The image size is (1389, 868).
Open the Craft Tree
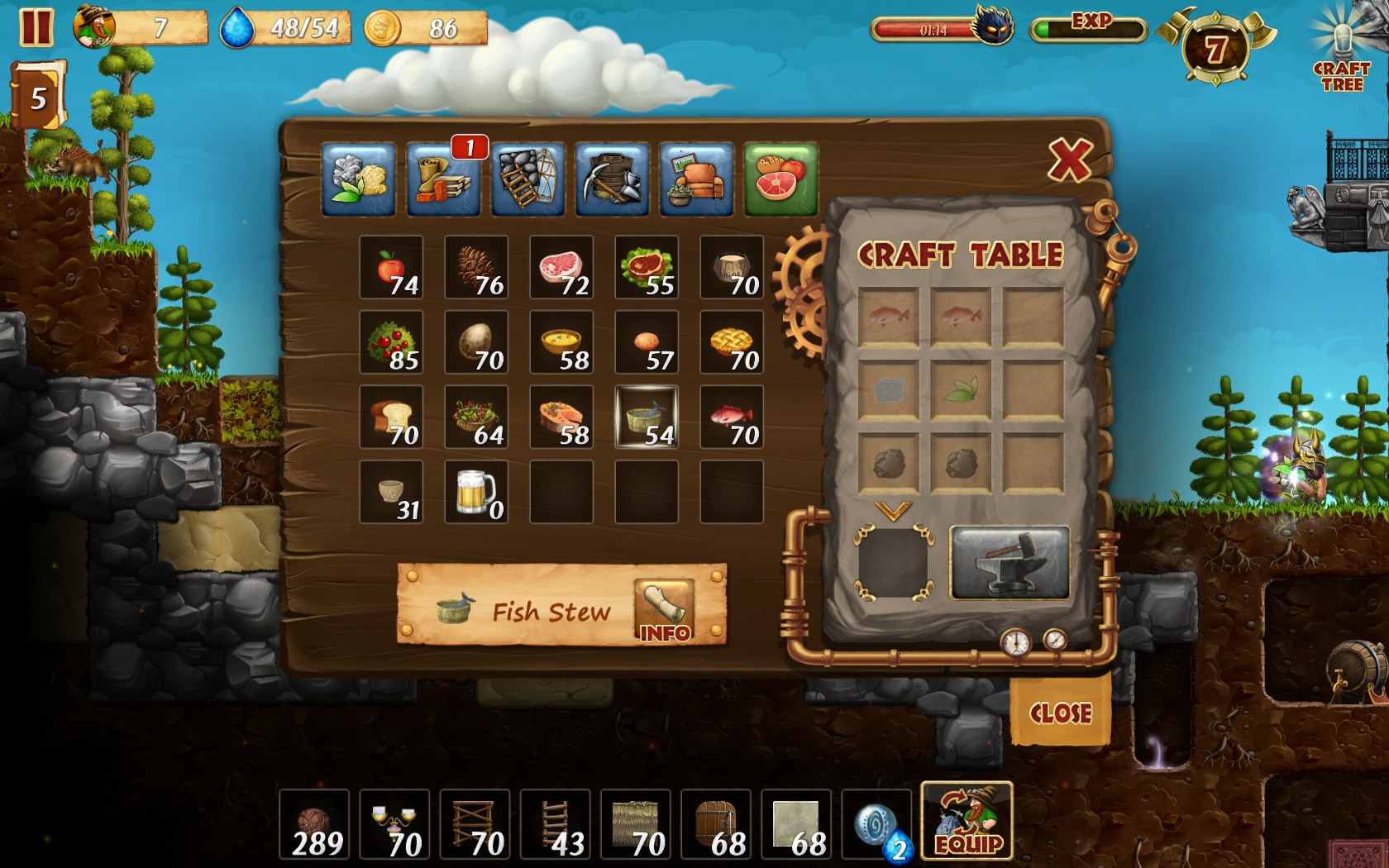click(x=1341, y=51)
